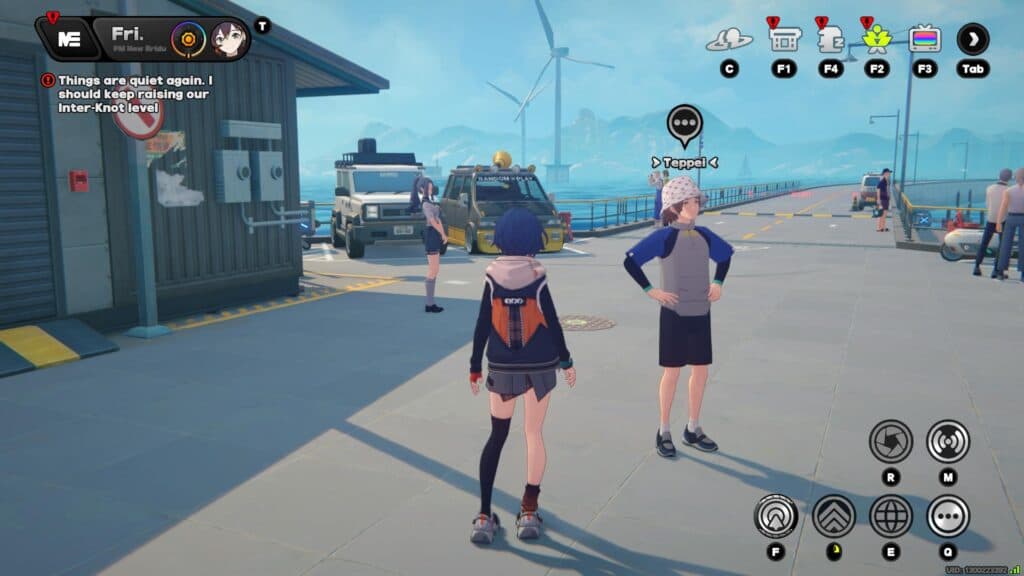1024x576 pixels.
Task: Toggle the double chevron sprint button
Action: coord(833,516)
